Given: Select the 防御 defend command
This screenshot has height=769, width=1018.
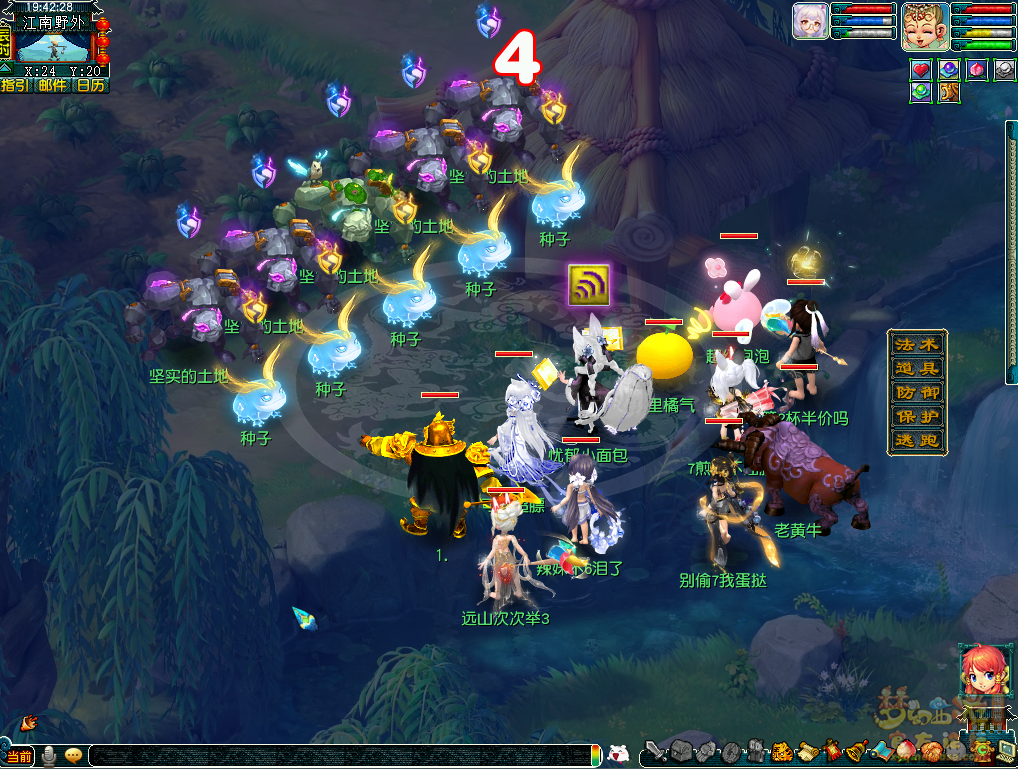Looking at the screenshot, I should pyautogui.click(x=917, y=392).
